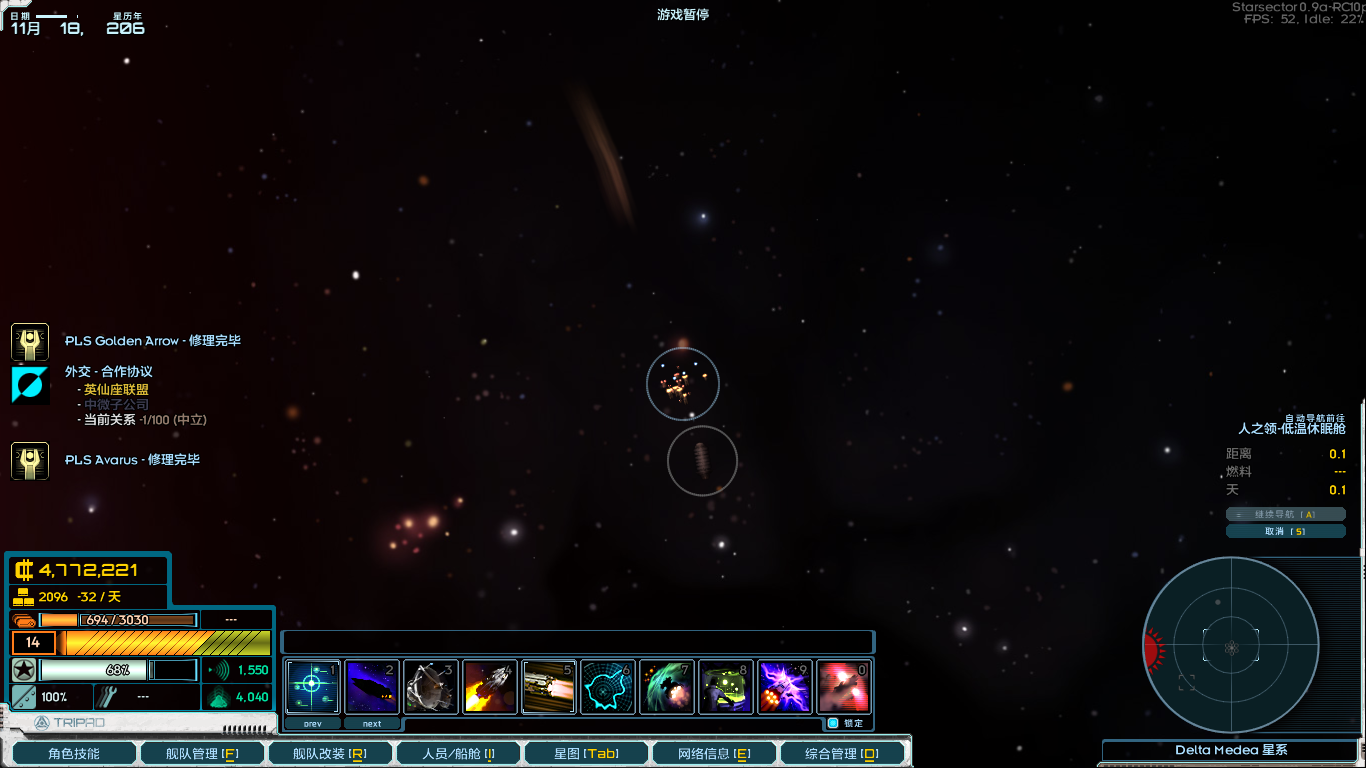Toggle the purple ability in slot 9
This screenshot has width=1366, height=768.
click(784, 686)
